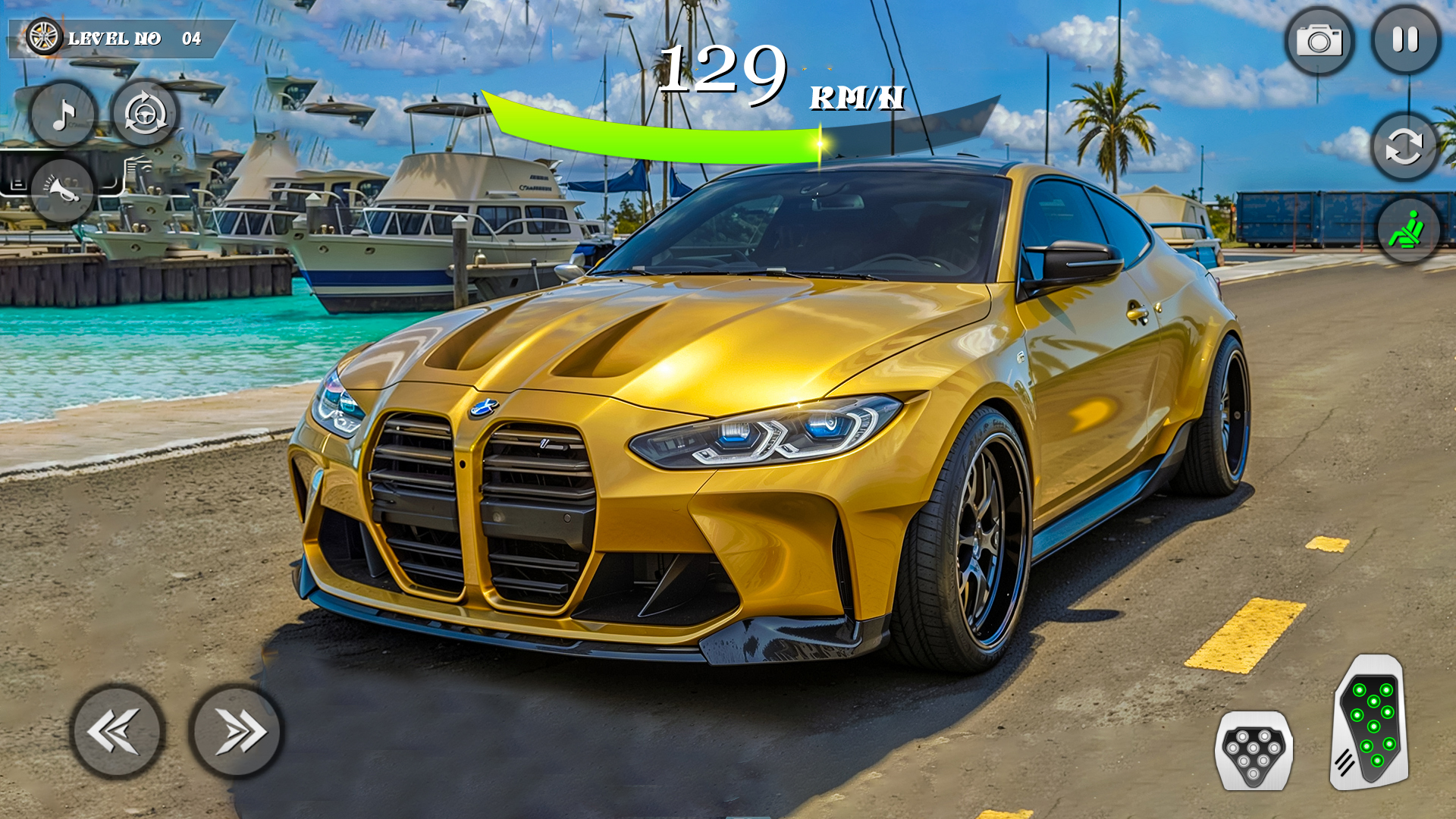Screen dimensions: 1456x819
Task: Honk the horn button
Action: [62, 190]
